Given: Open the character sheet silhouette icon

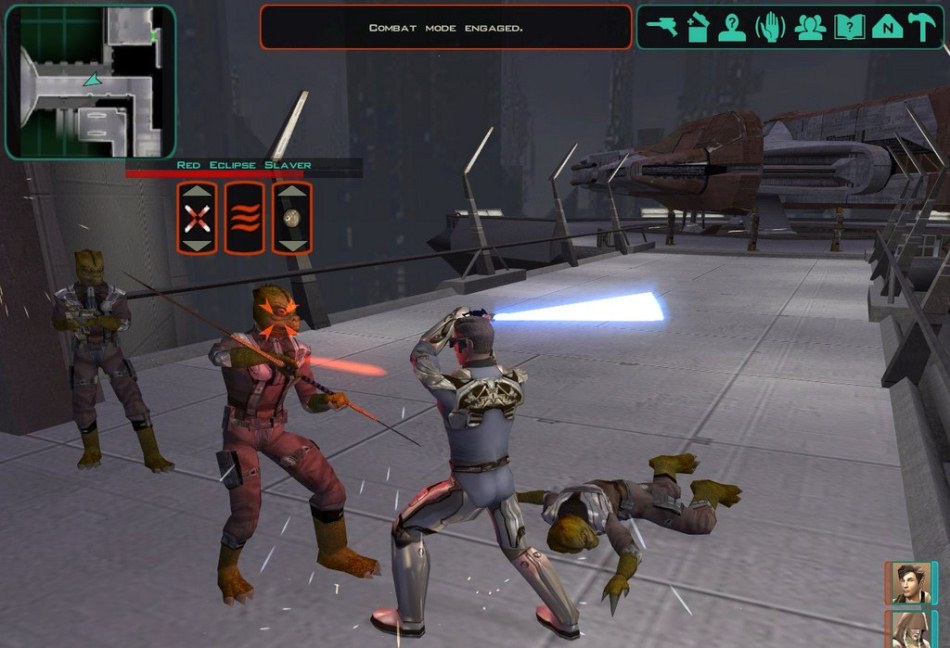Looking at the screenshot, I should [732, 27].
